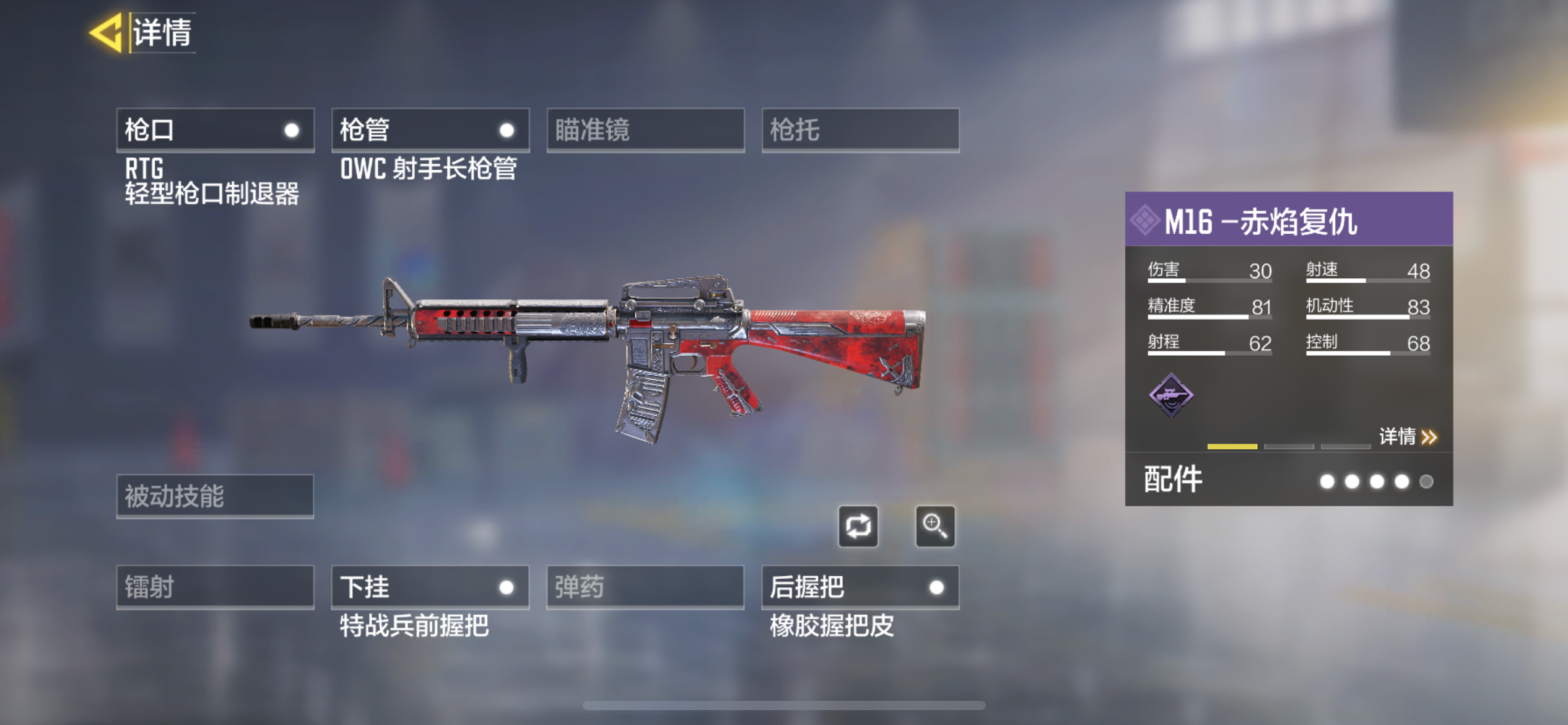Select the 镭射 laser slot

point(215,587)
